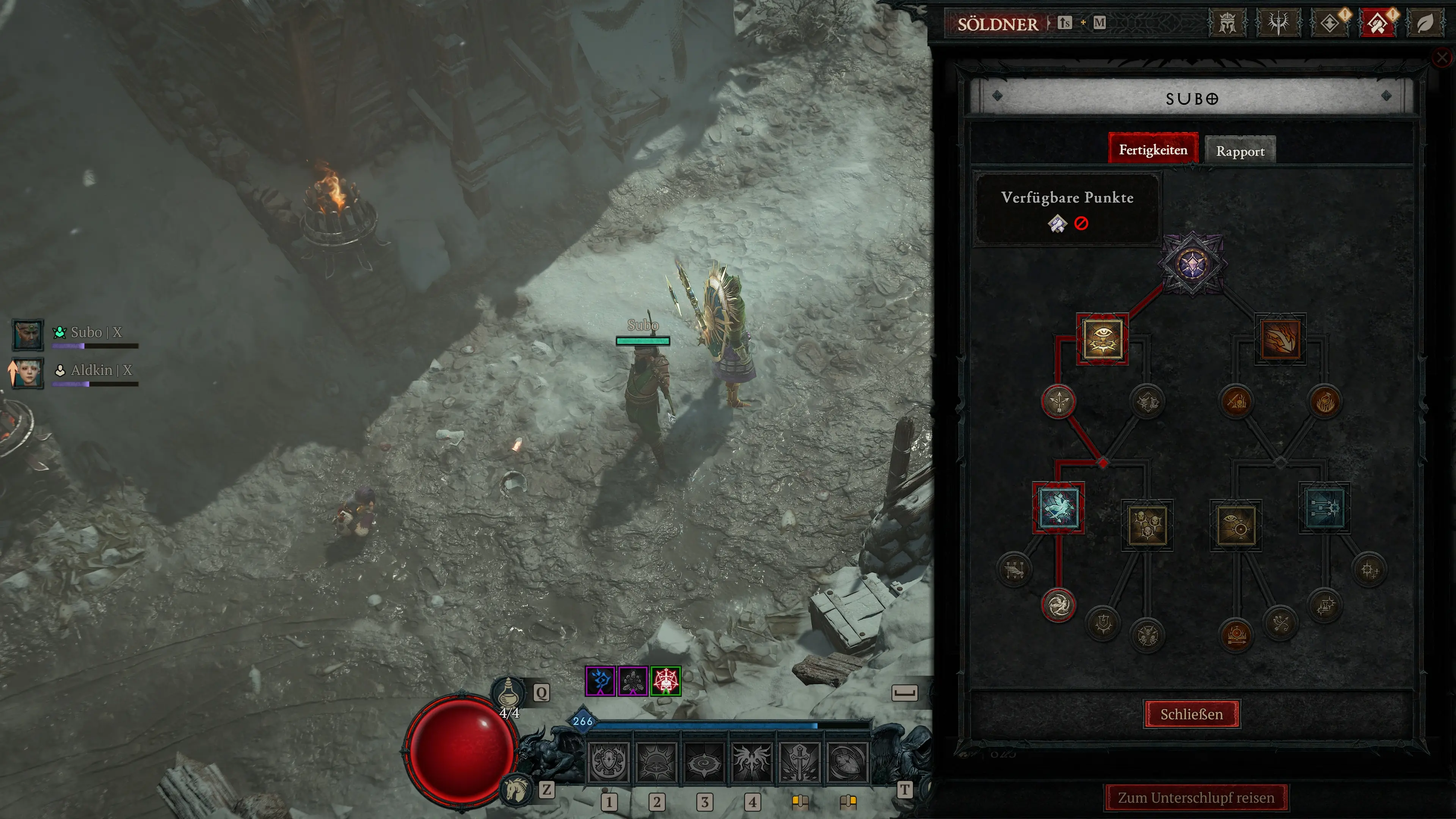This screenshot has width=1456, height=819.
Task: Select the blue hawk skill node
Action: point(1058,508)
